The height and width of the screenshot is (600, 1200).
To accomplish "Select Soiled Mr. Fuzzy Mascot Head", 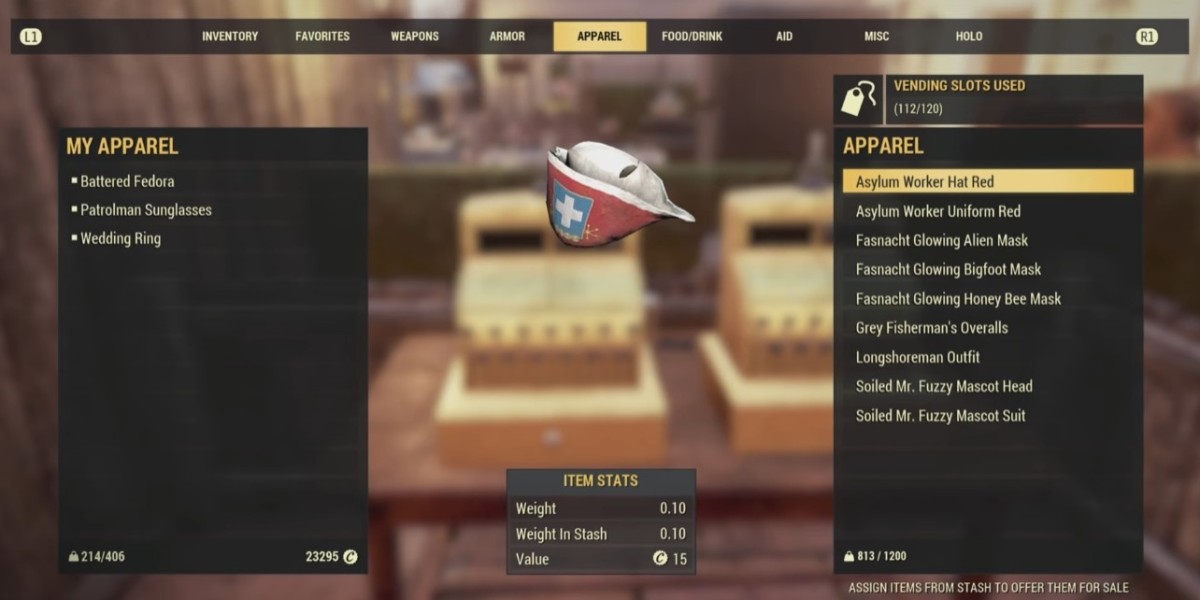I will (x=944, y=386).
